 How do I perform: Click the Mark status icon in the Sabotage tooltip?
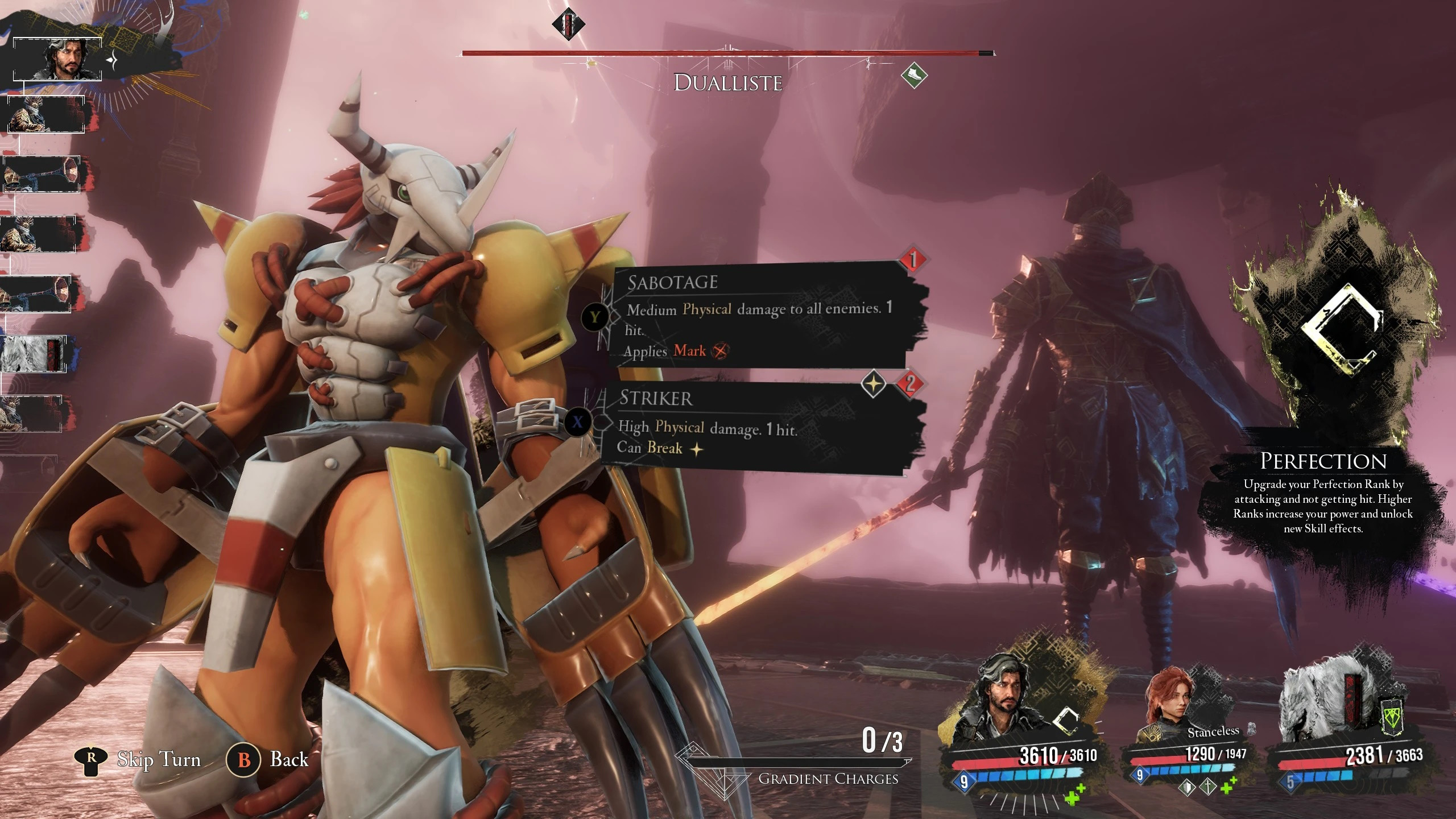point(720,351)
